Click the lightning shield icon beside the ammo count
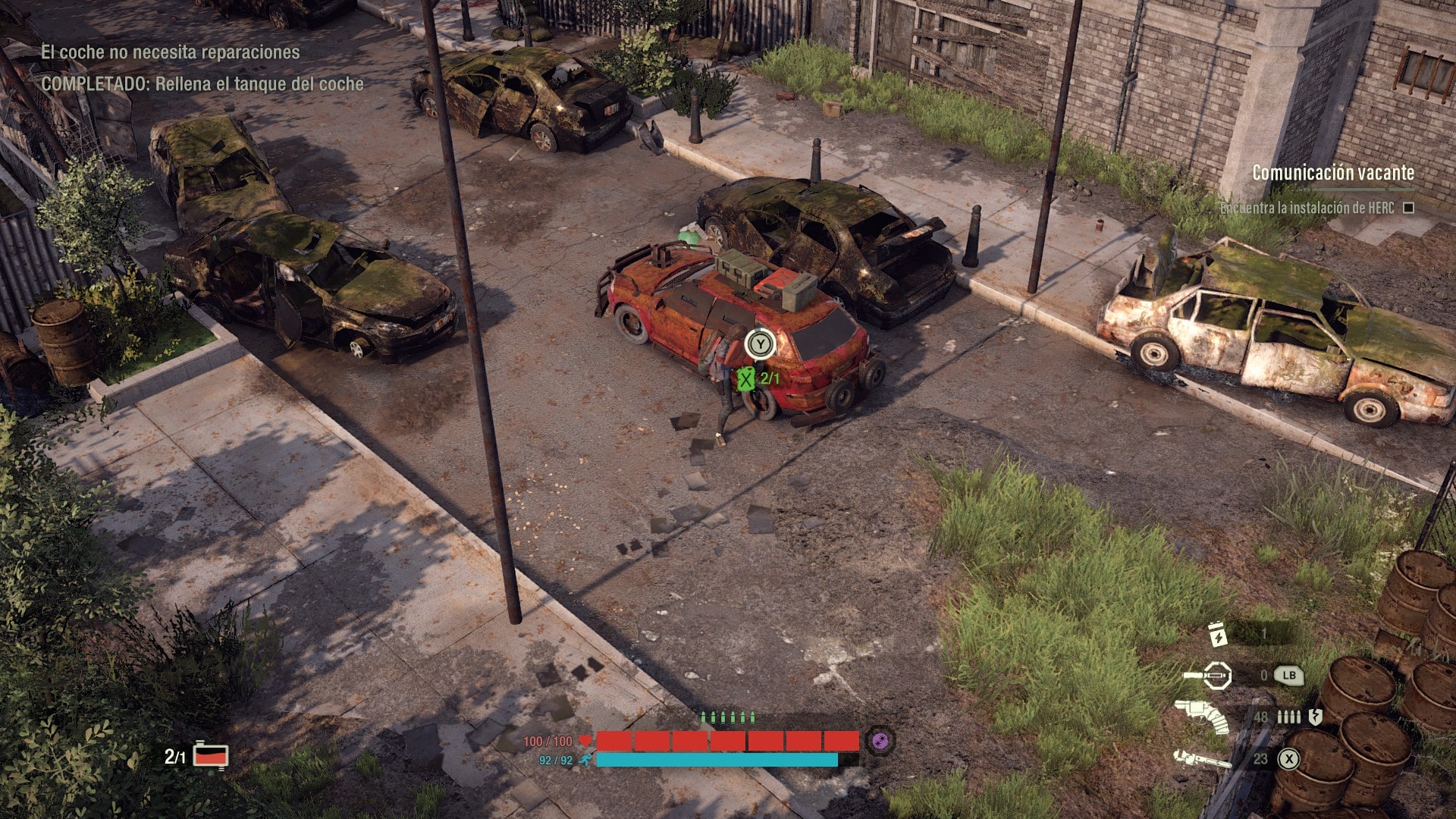 1316,717
